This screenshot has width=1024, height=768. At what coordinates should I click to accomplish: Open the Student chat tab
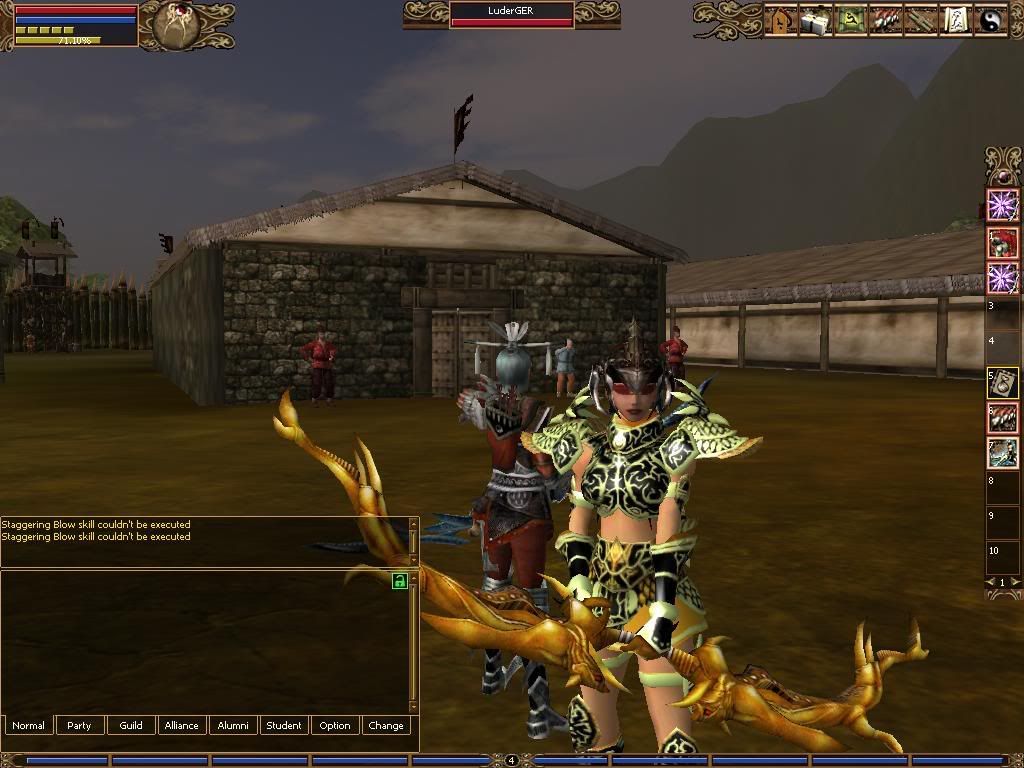click(x=284, y=725)
